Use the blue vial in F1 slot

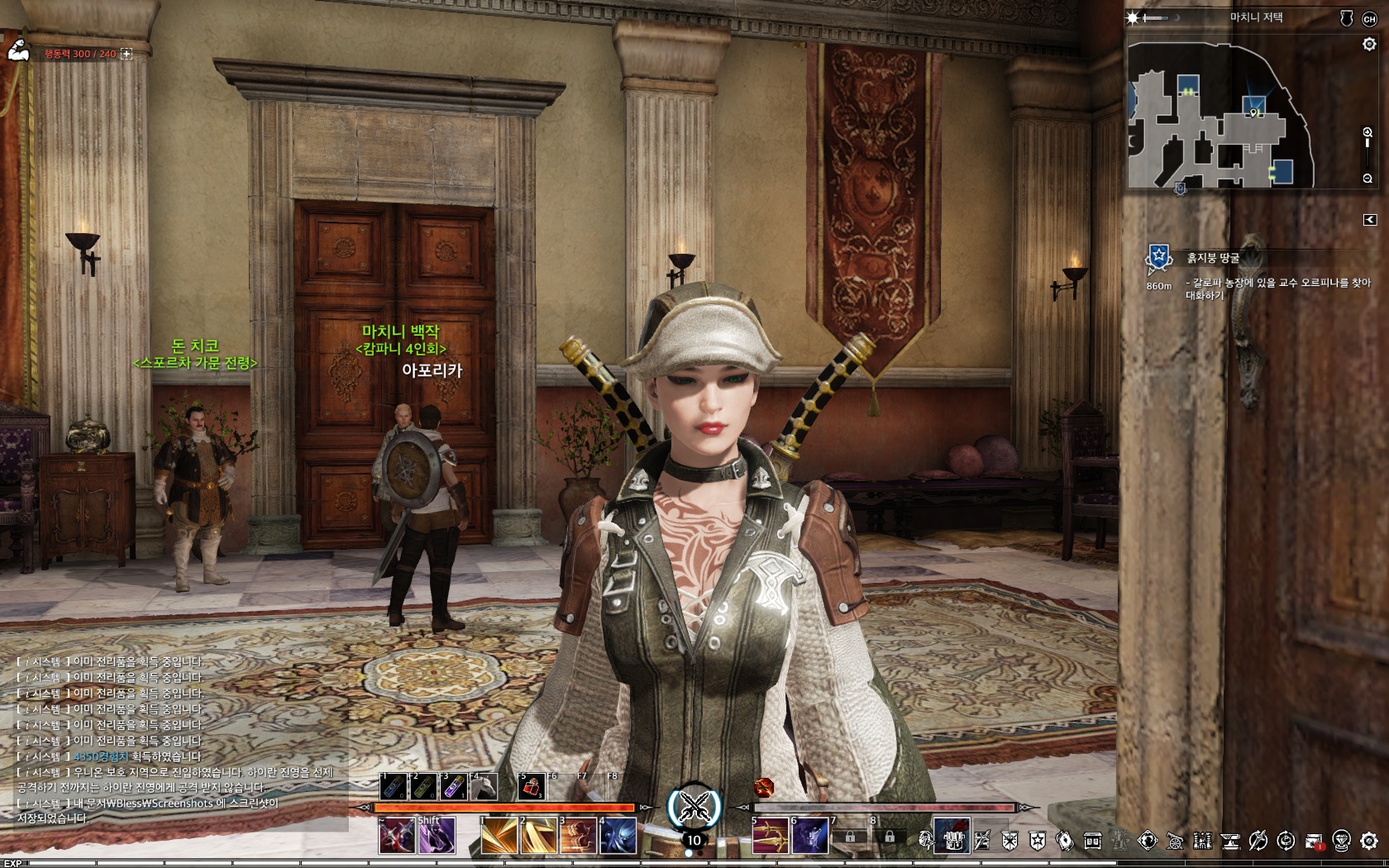click(394, 787)
